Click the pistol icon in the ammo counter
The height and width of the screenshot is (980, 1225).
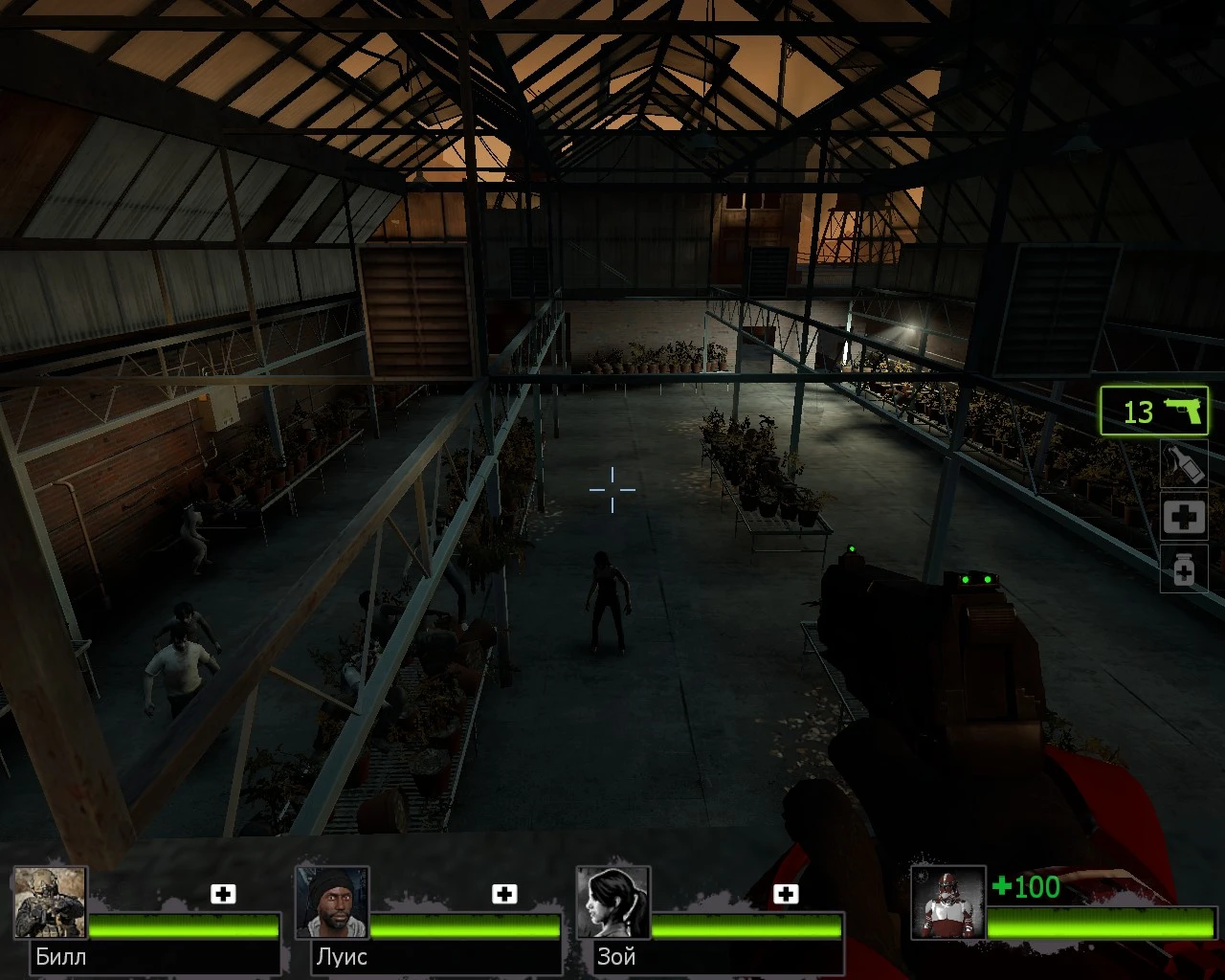coord(1185,411)
